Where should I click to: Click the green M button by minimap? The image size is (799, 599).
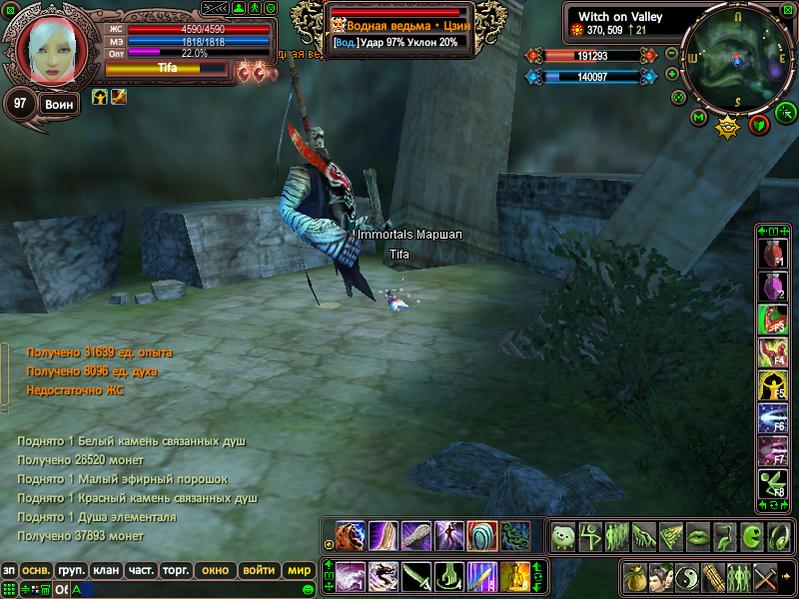point(699,118)
